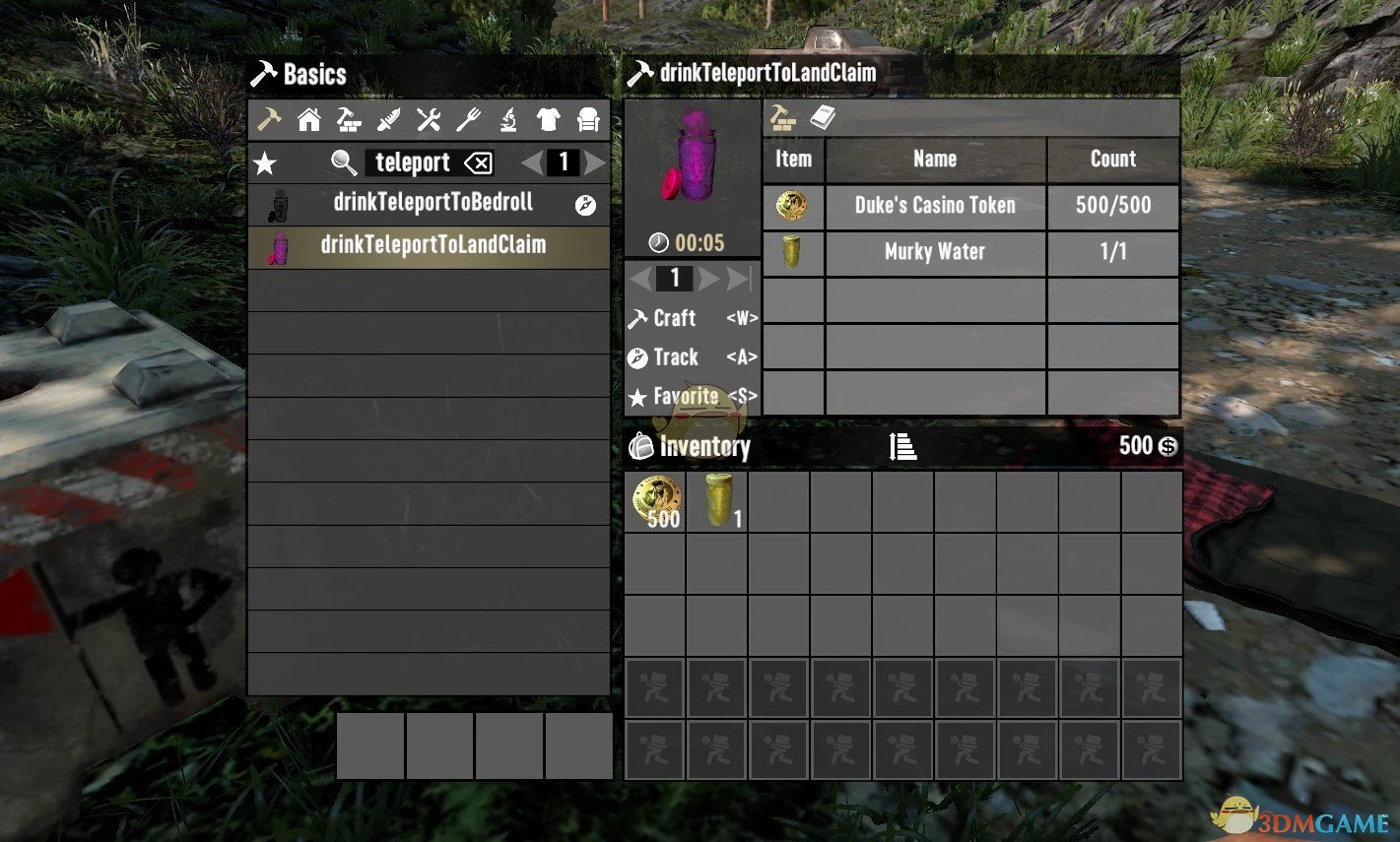Open the Basics hammer category tab

pyautogui.click(x=268, y=118)
